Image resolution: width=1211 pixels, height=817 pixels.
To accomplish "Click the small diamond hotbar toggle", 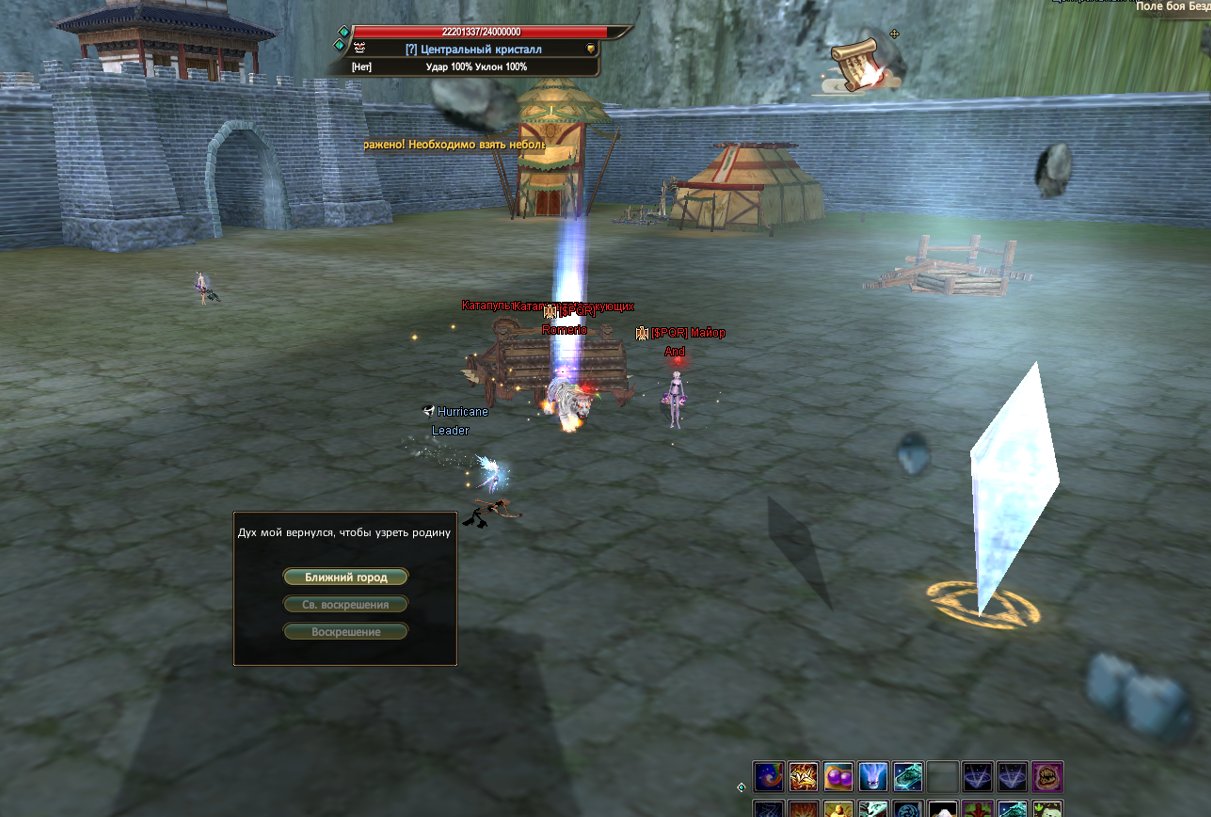I will [741, 788].
